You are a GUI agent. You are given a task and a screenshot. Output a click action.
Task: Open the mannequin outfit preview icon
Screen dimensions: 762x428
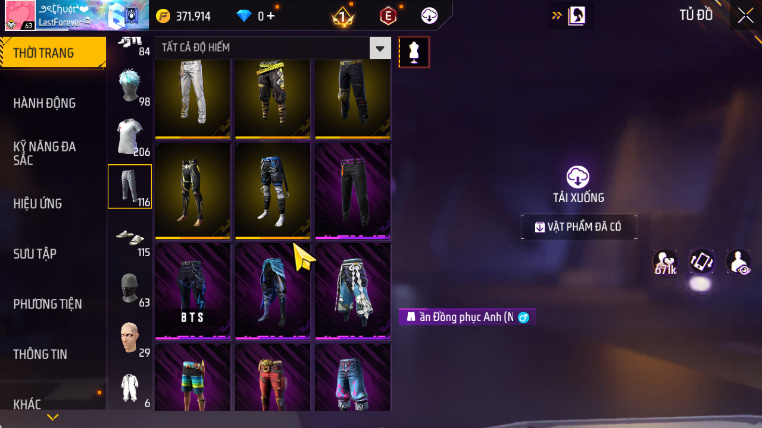(x=414, y=52)
